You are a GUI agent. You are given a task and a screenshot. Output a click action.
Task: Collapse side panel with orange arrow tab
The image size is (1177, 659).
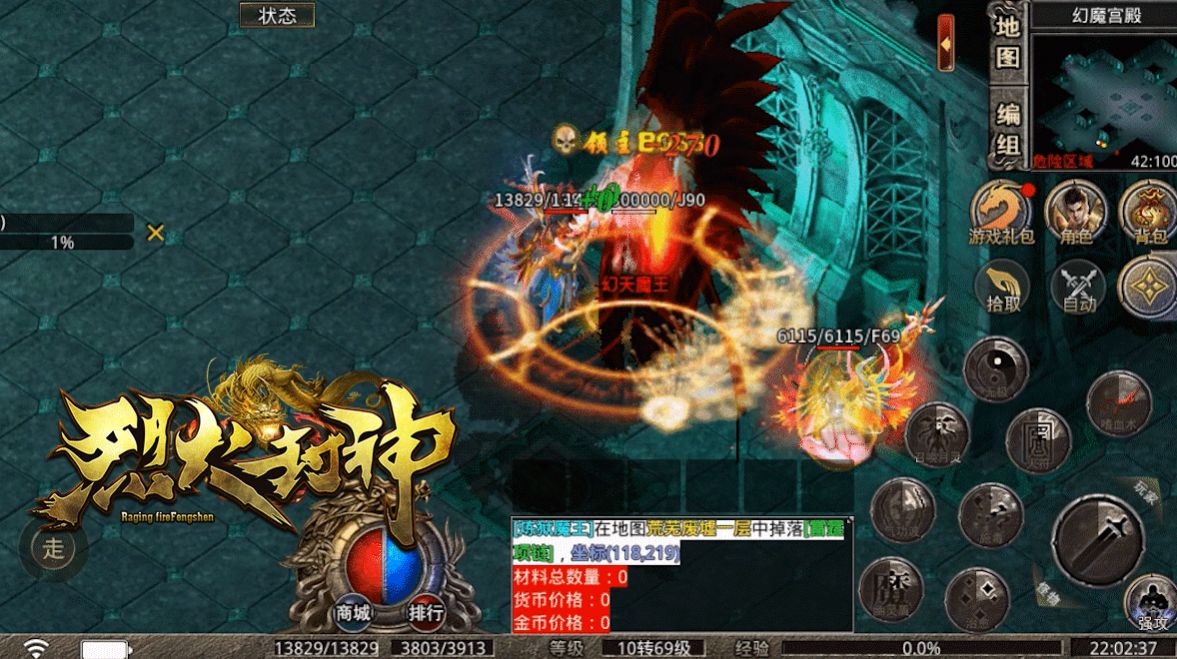tap(945, 43)
